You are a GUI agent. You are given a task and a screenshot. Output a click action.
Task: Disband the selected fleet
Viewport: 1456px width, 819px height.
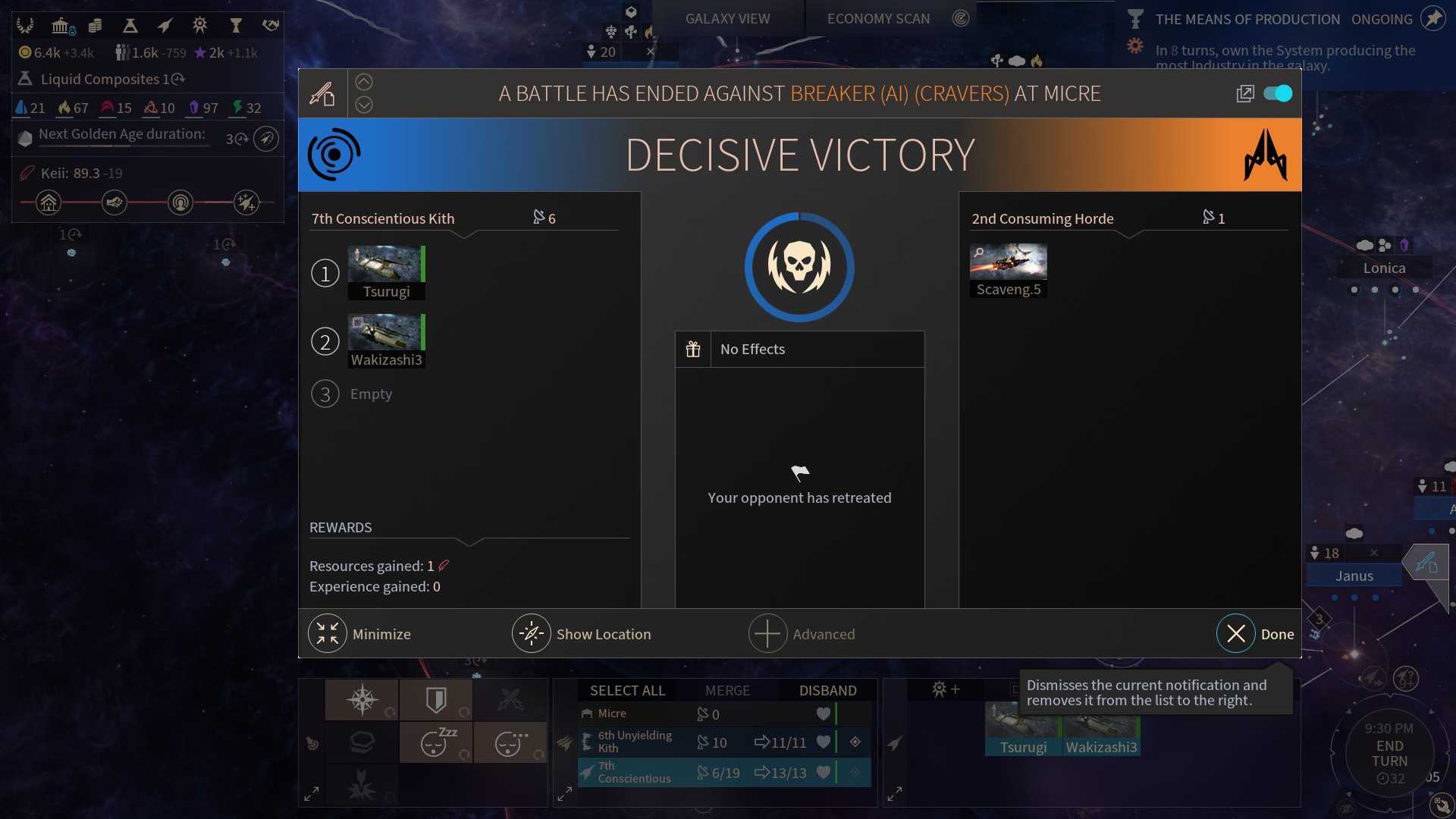(x=827, y=690)
